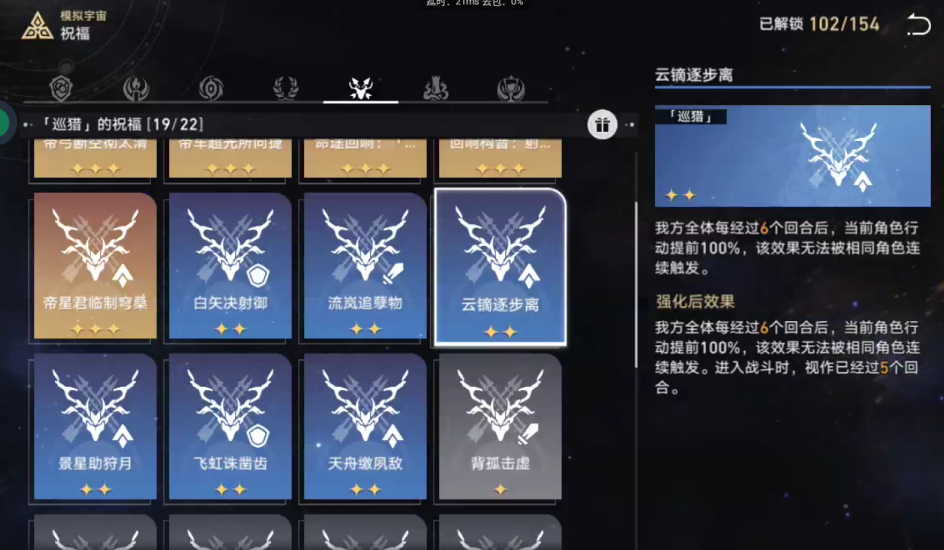
Task: Tap the green circle at left edge
Action: click(4, 122)
